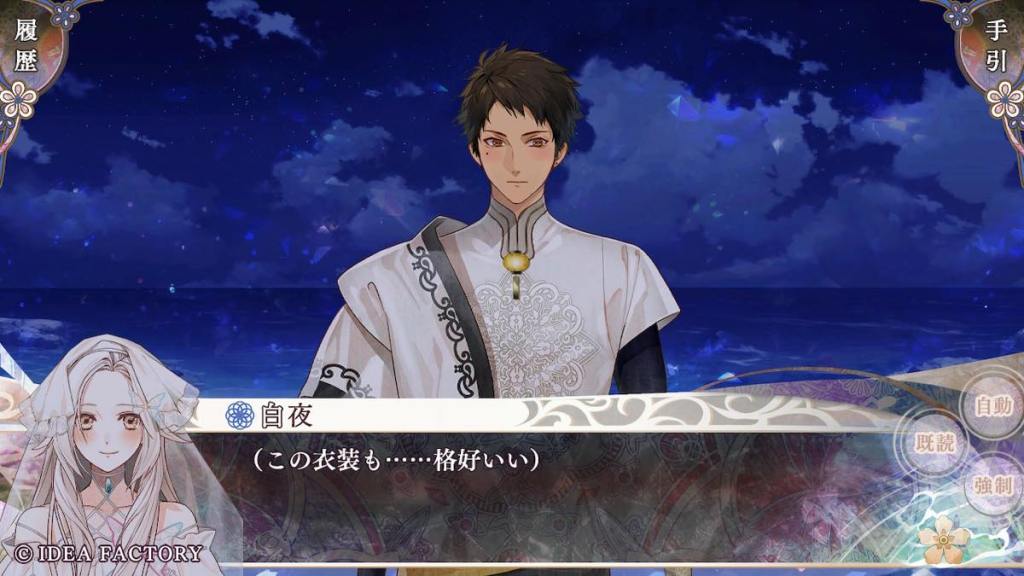Open the 手引 guide menu
Screen dimensions: 1024x576
click(996, 45)
